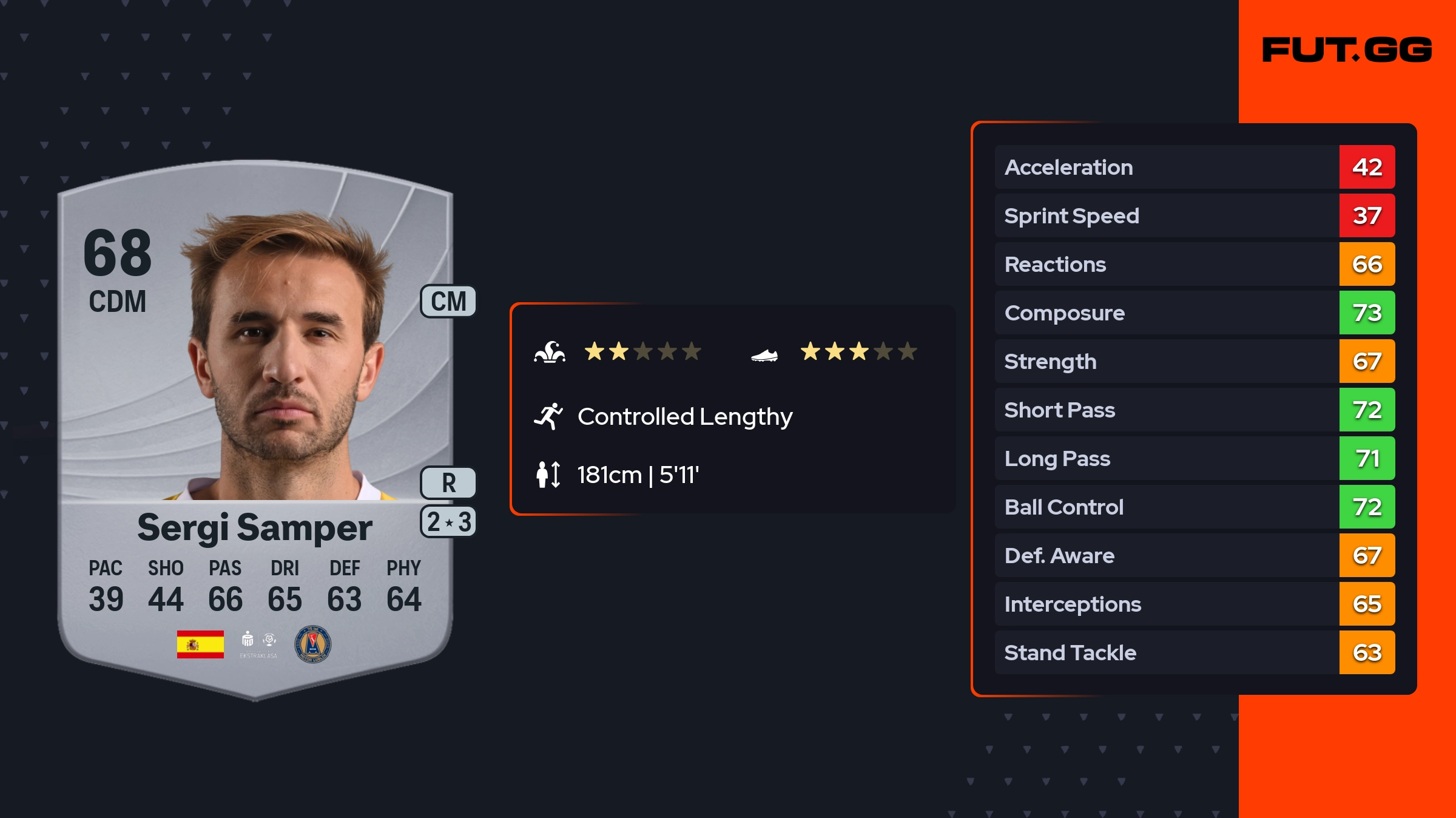Click the Controlled Lengthy running style icon
This screenshot has height=818, width=1456.
pos(548,416)
